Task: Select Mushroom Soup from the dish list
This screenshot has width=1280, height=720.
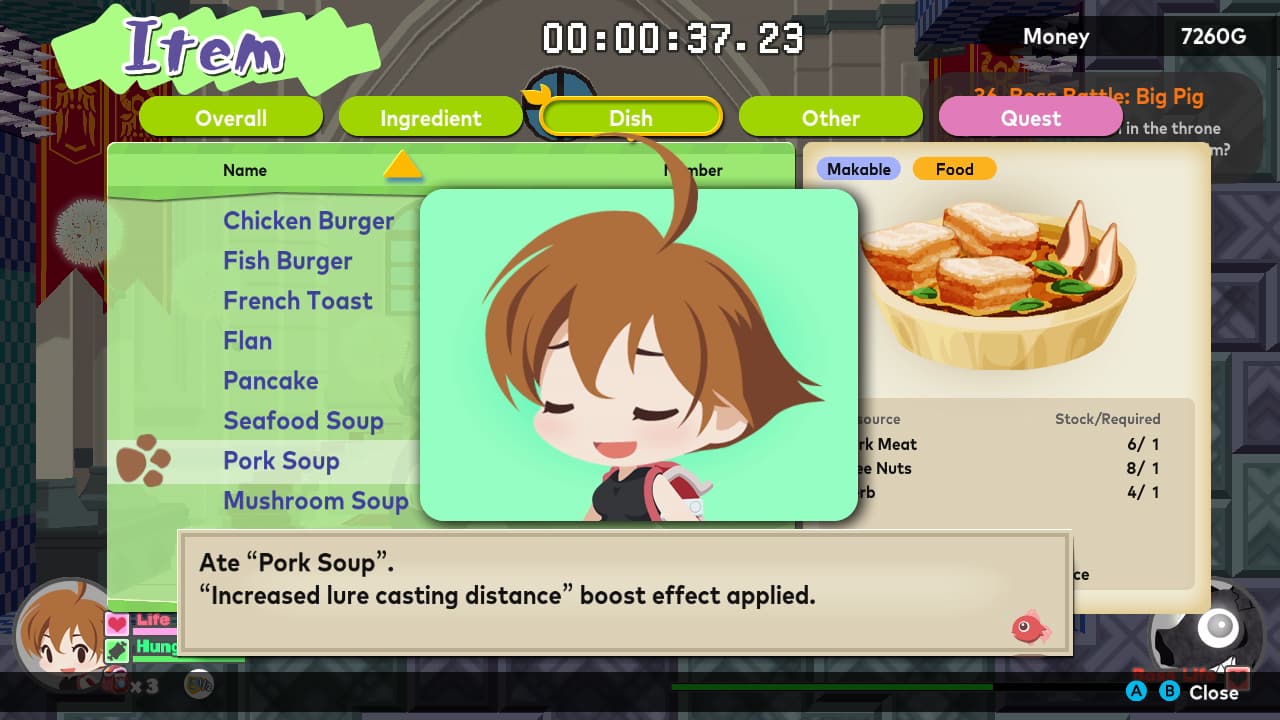Action: 317,500
